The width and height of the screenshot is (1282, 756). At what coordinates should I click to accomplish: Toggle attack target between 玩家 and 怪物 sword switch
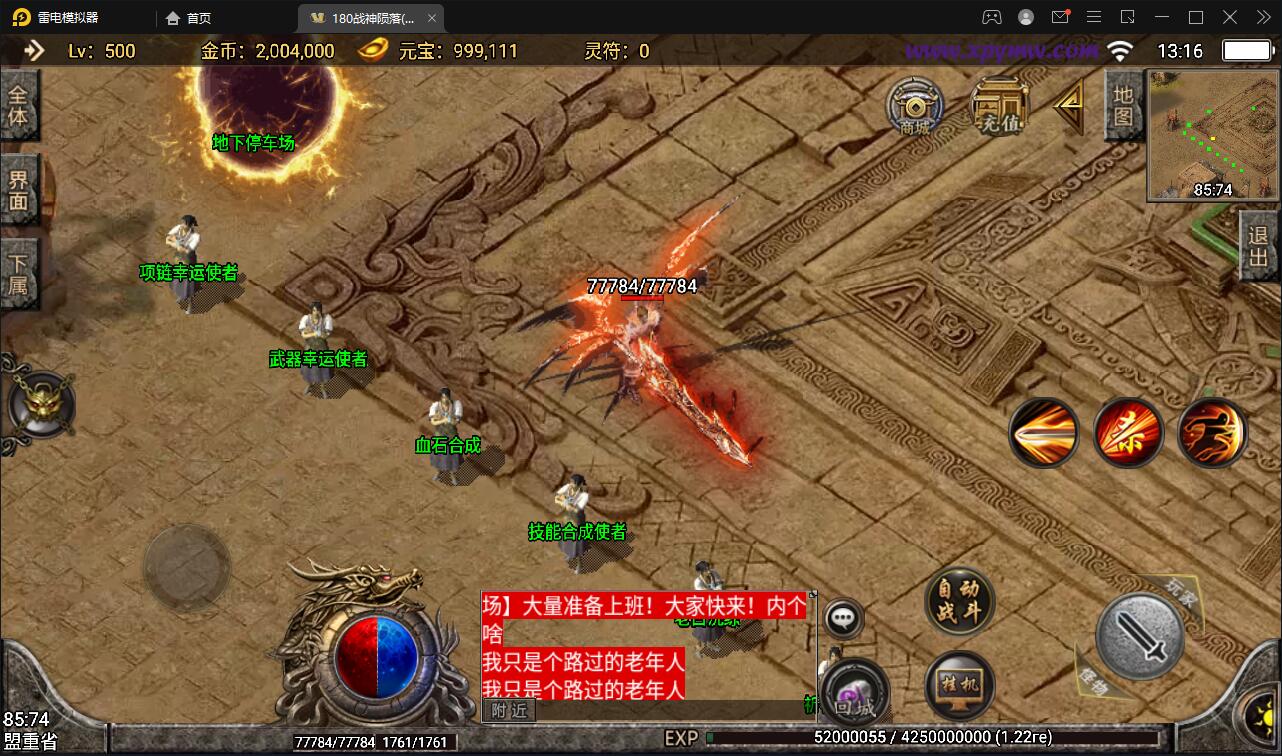(x=1140, y=635)
